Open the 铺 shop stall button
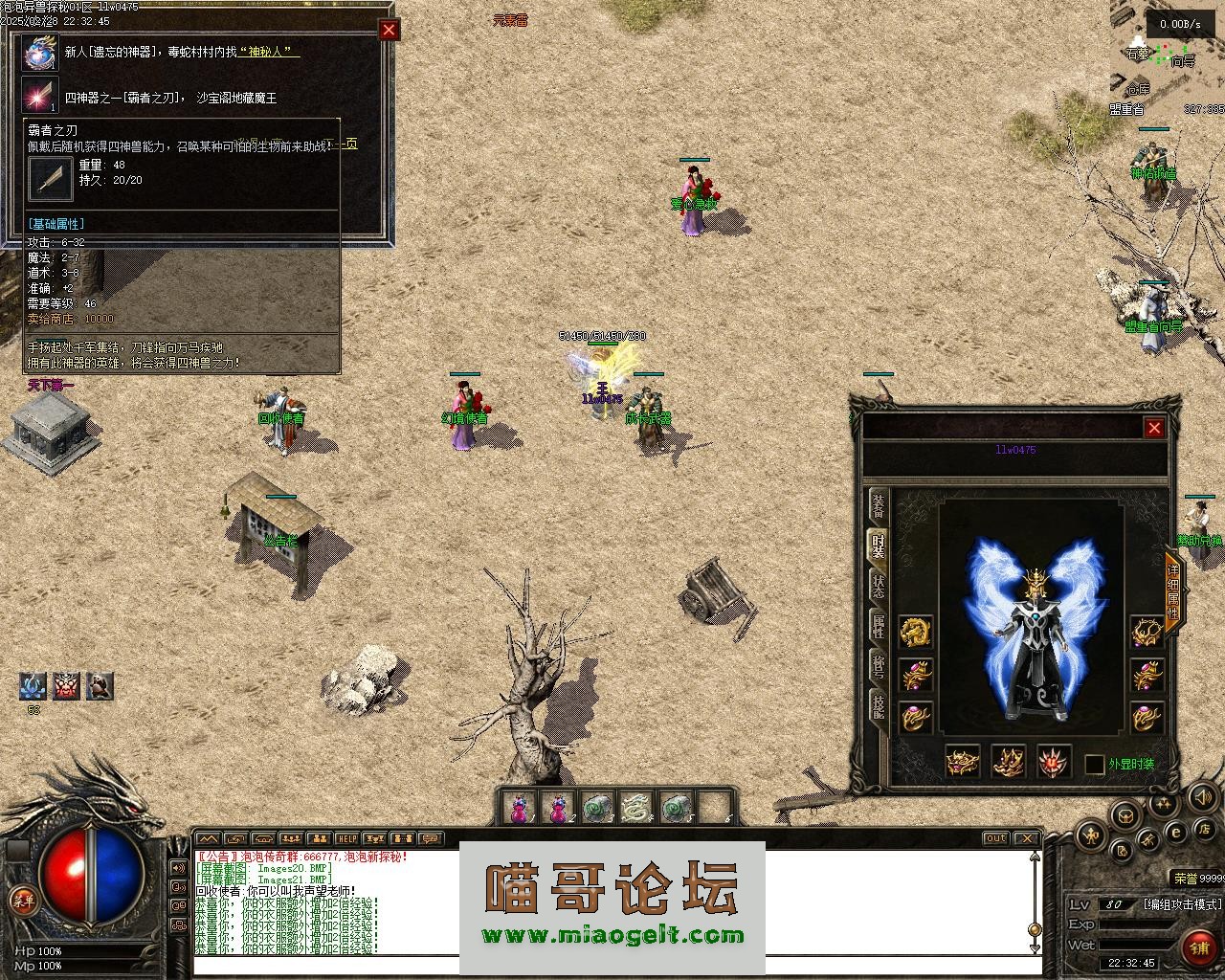This screenshot has height=980, width=1225. [1198, 947]
